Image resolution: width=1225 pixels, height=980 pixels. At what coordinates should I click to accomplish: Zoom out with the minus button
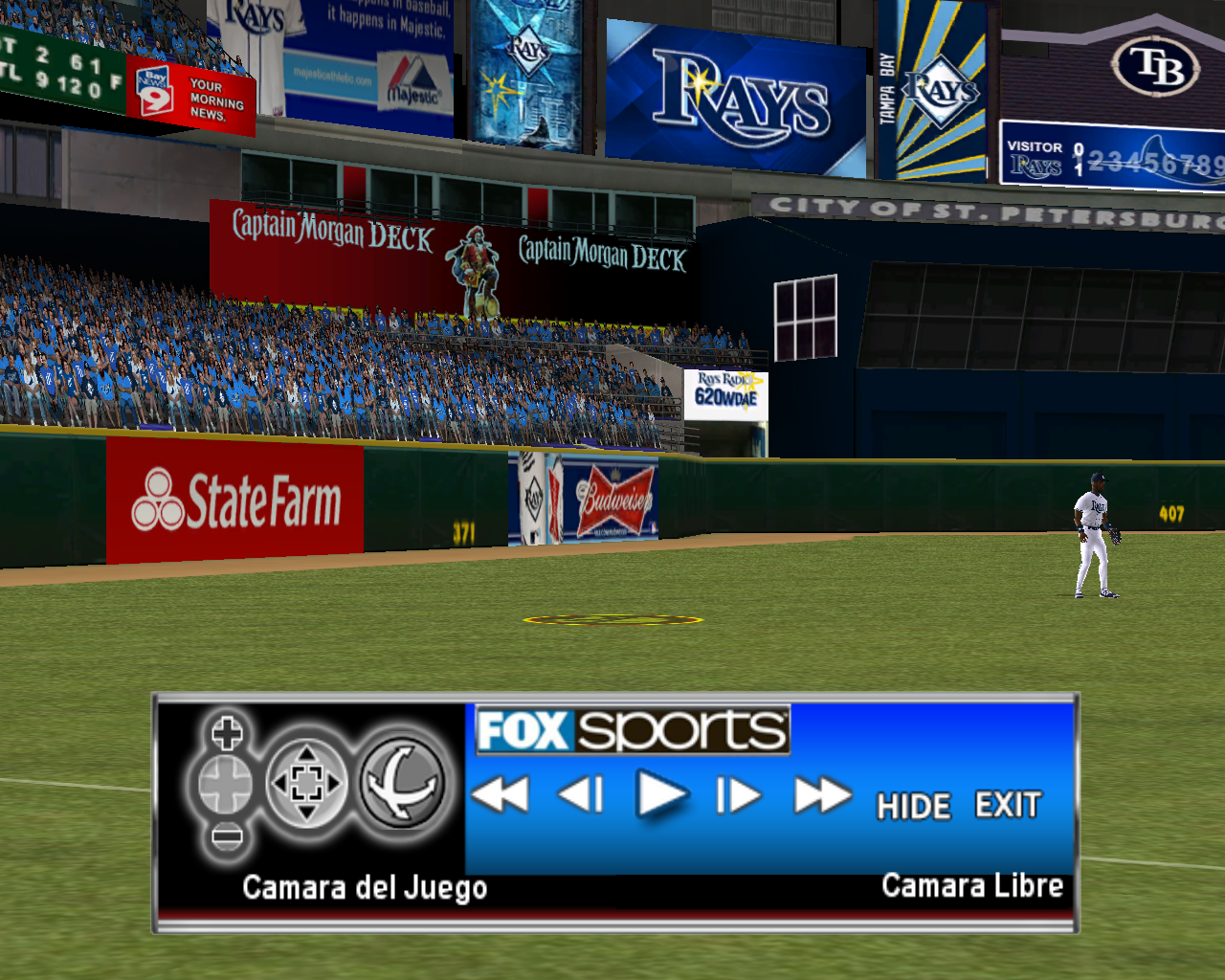[226, 837]
